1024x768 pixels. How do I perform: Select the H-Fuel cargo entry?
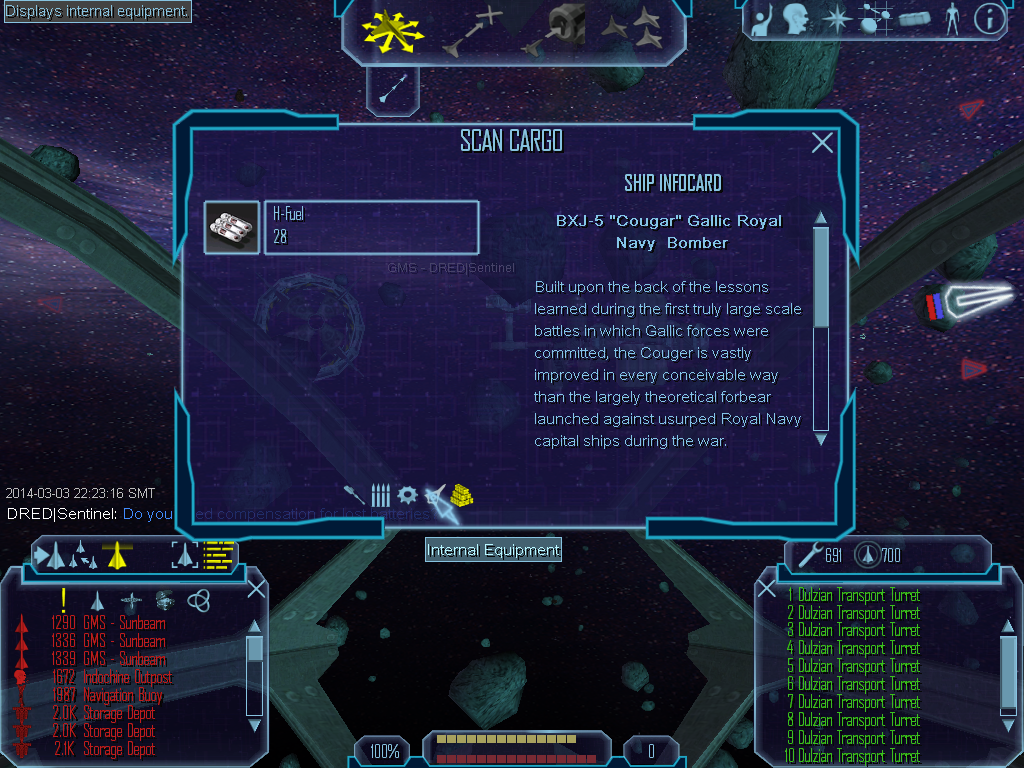pyautogui.click(x=370, y=227)
